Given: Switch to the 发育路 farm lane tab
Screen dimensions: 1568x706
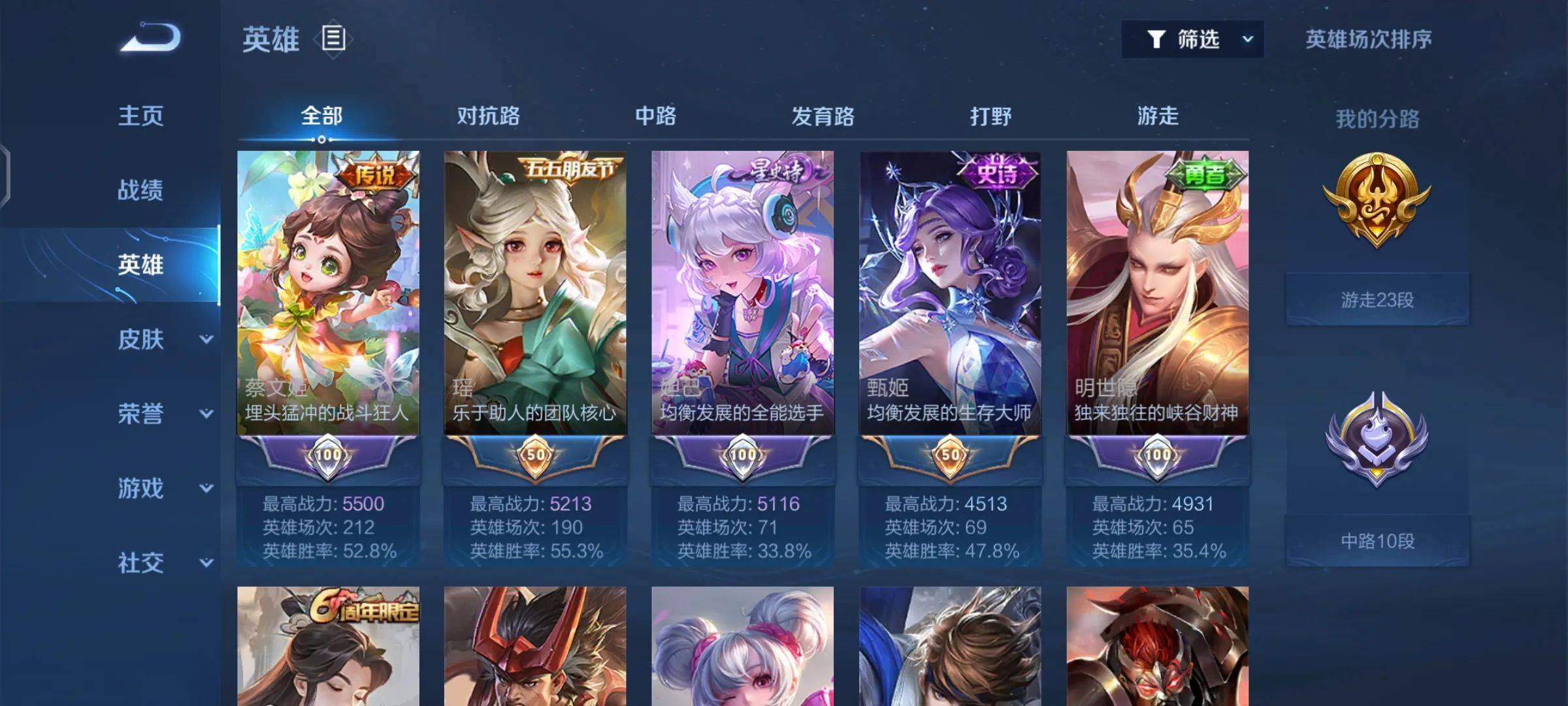Looking at the screenshot, I should pos(823,116).
